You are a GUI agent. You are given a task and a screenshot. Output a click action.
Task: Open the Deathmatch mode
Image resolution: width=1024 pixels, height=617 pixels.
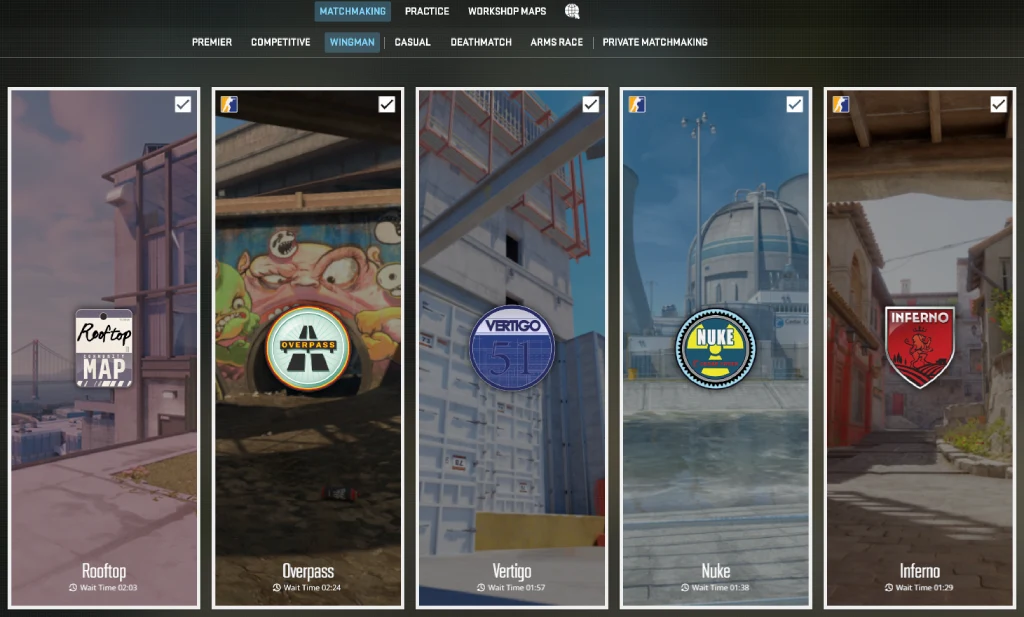[481, 42]
